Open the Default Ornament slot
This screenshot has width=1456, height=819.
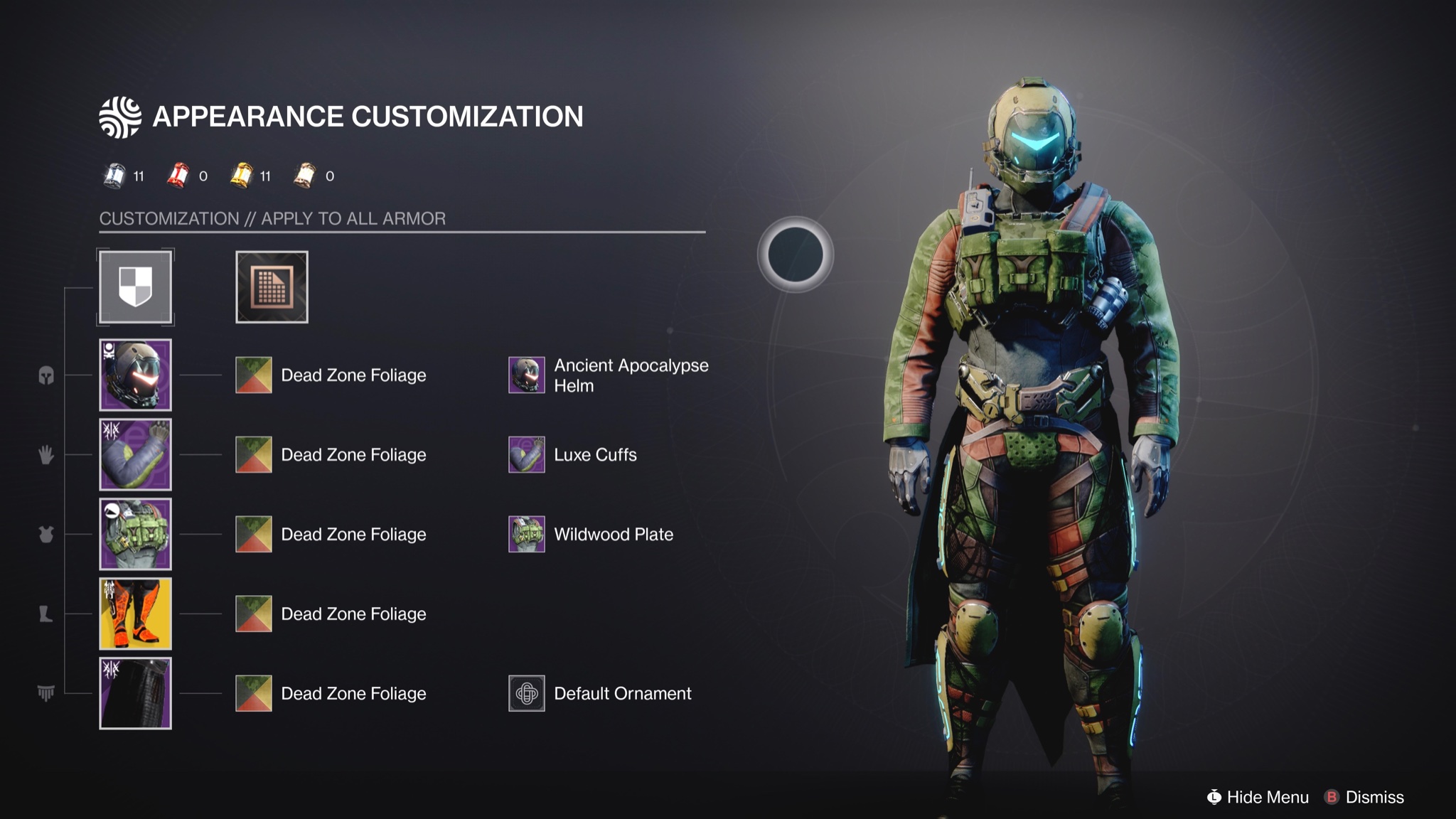(525, 693)
